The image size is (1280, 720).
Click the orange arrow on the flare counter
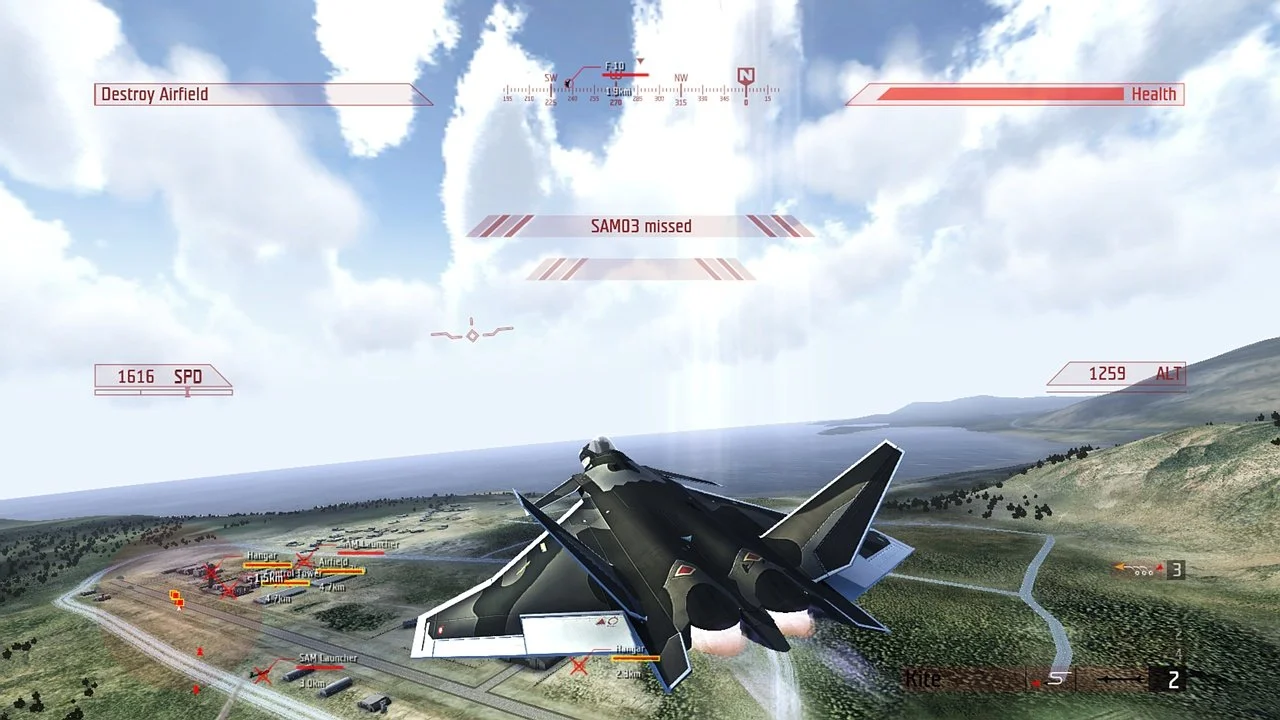click(1121, 566)
